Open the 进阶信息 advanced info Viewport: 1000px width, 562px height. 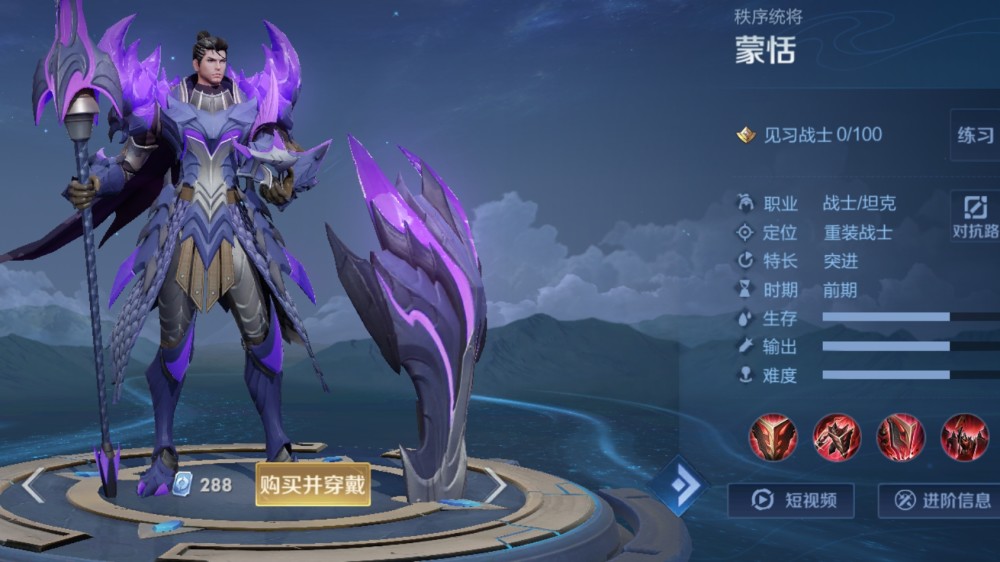940,500
